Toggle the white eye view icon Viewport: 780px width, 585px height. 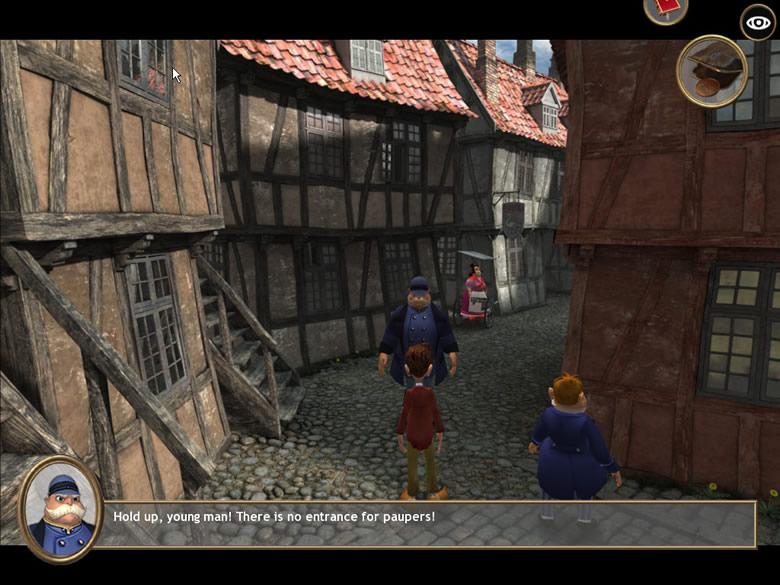click(757, 22)
